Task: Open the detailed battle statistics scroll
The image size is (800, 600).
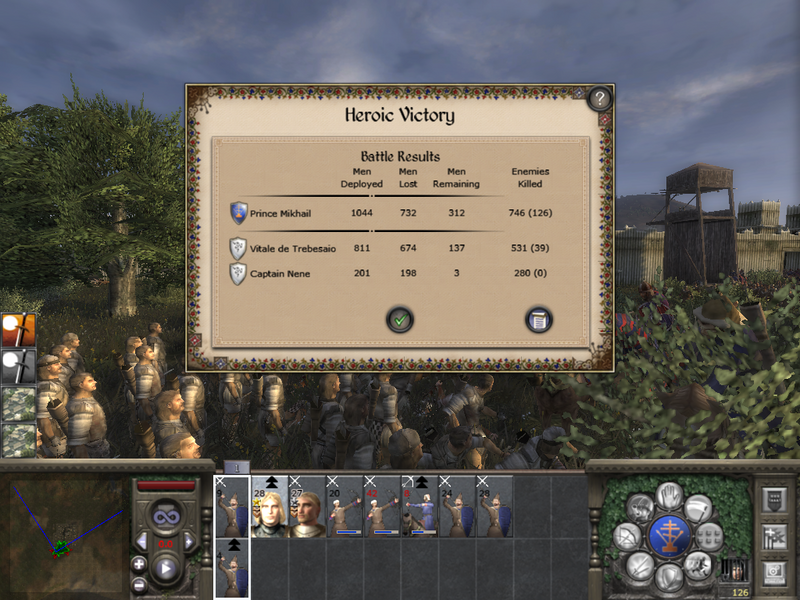Action: (x=539, y=320)
